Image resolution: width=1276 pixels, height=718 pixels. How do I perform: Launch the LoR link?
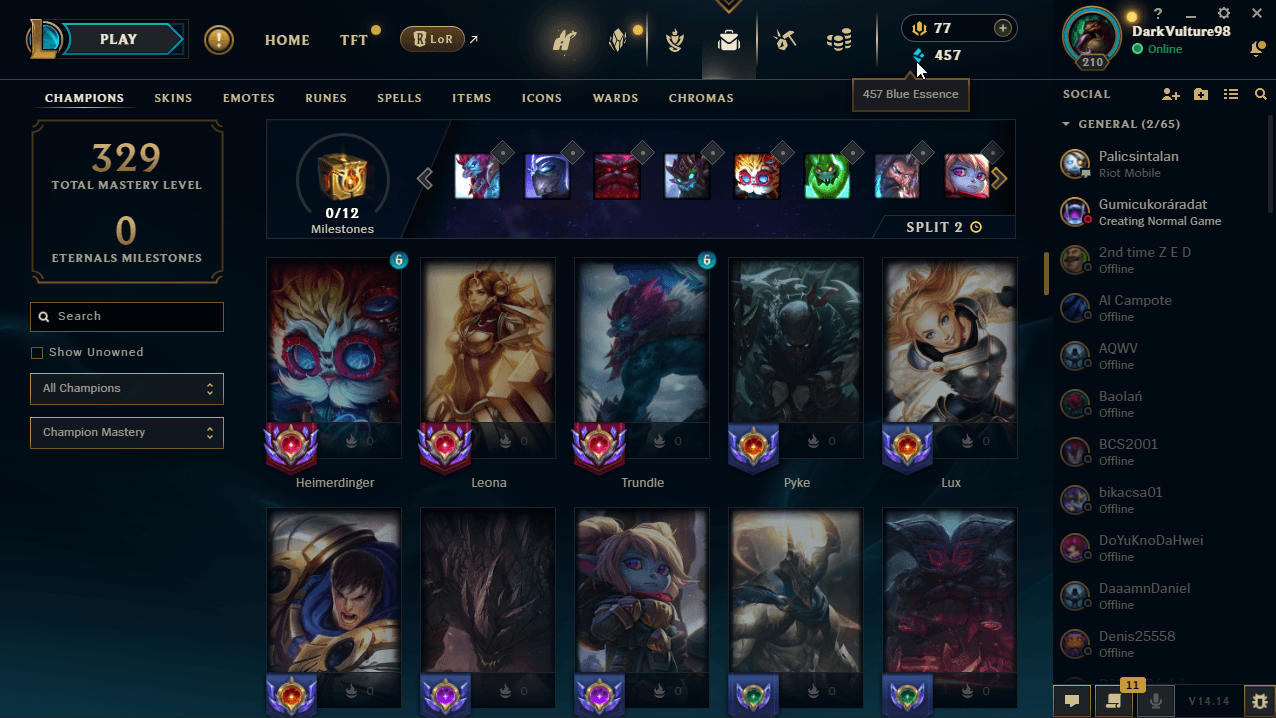click(433, 39)
